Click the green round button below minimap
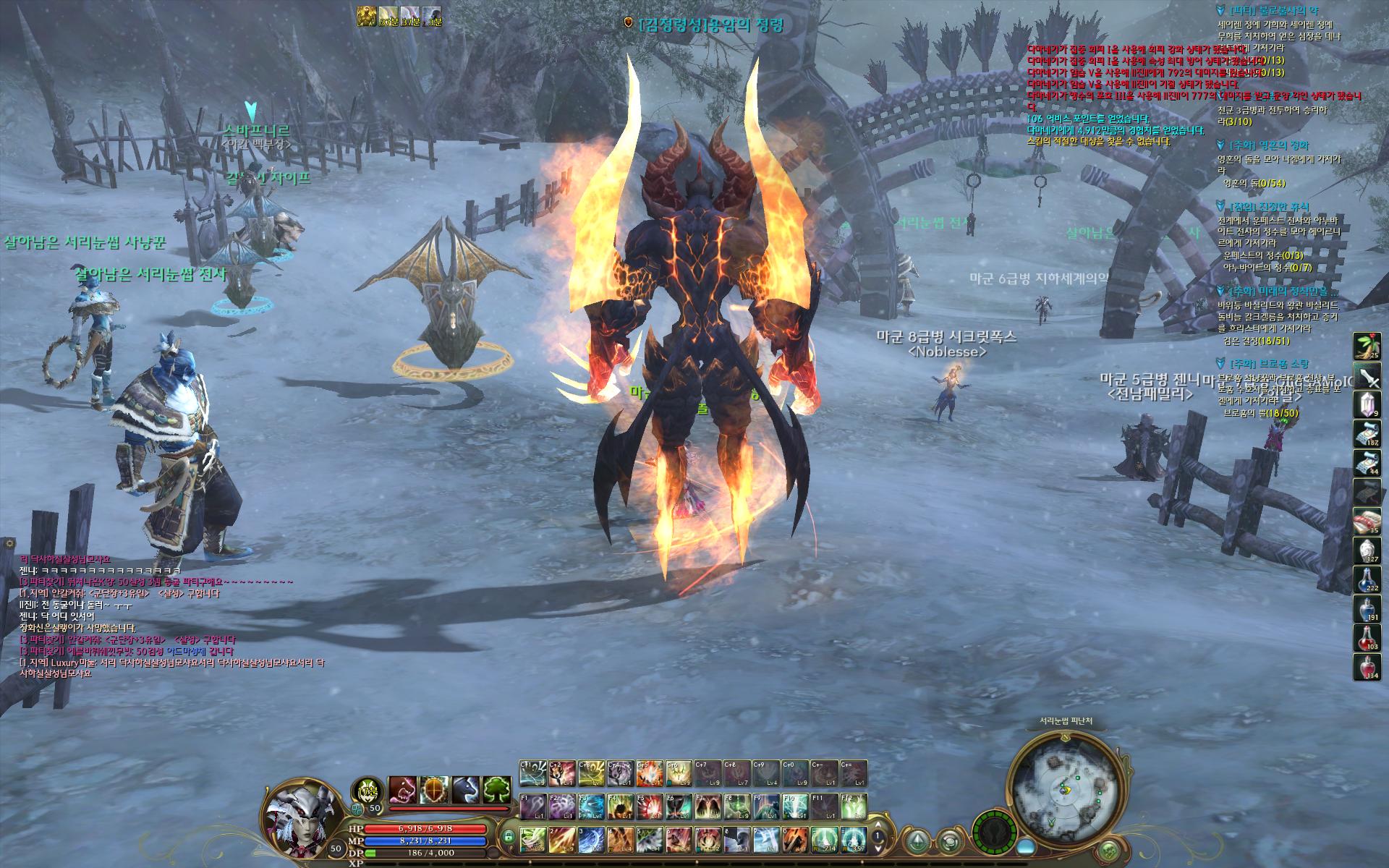This screenshot has width=1389, height=868. [x=1108, y=850]
